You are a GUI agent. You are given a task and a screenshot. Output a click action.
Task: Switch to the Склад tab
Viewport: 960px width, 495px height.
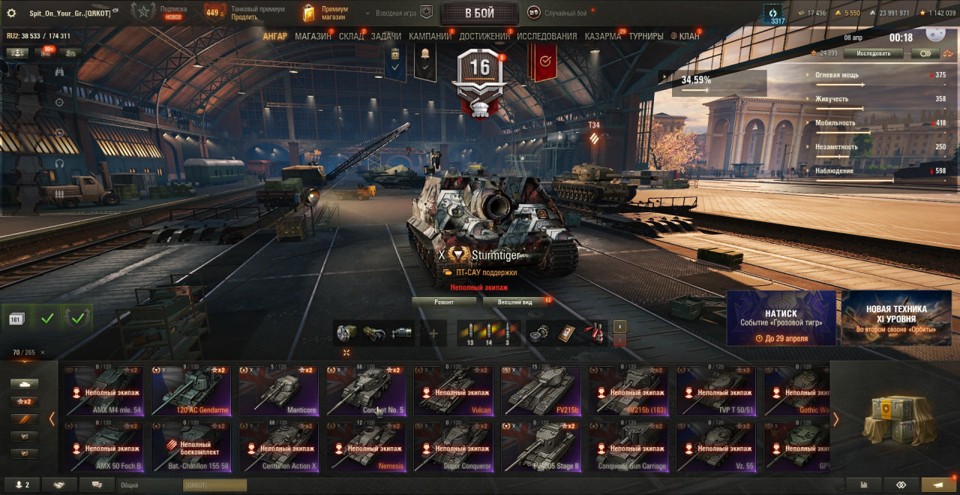[351, 36]
